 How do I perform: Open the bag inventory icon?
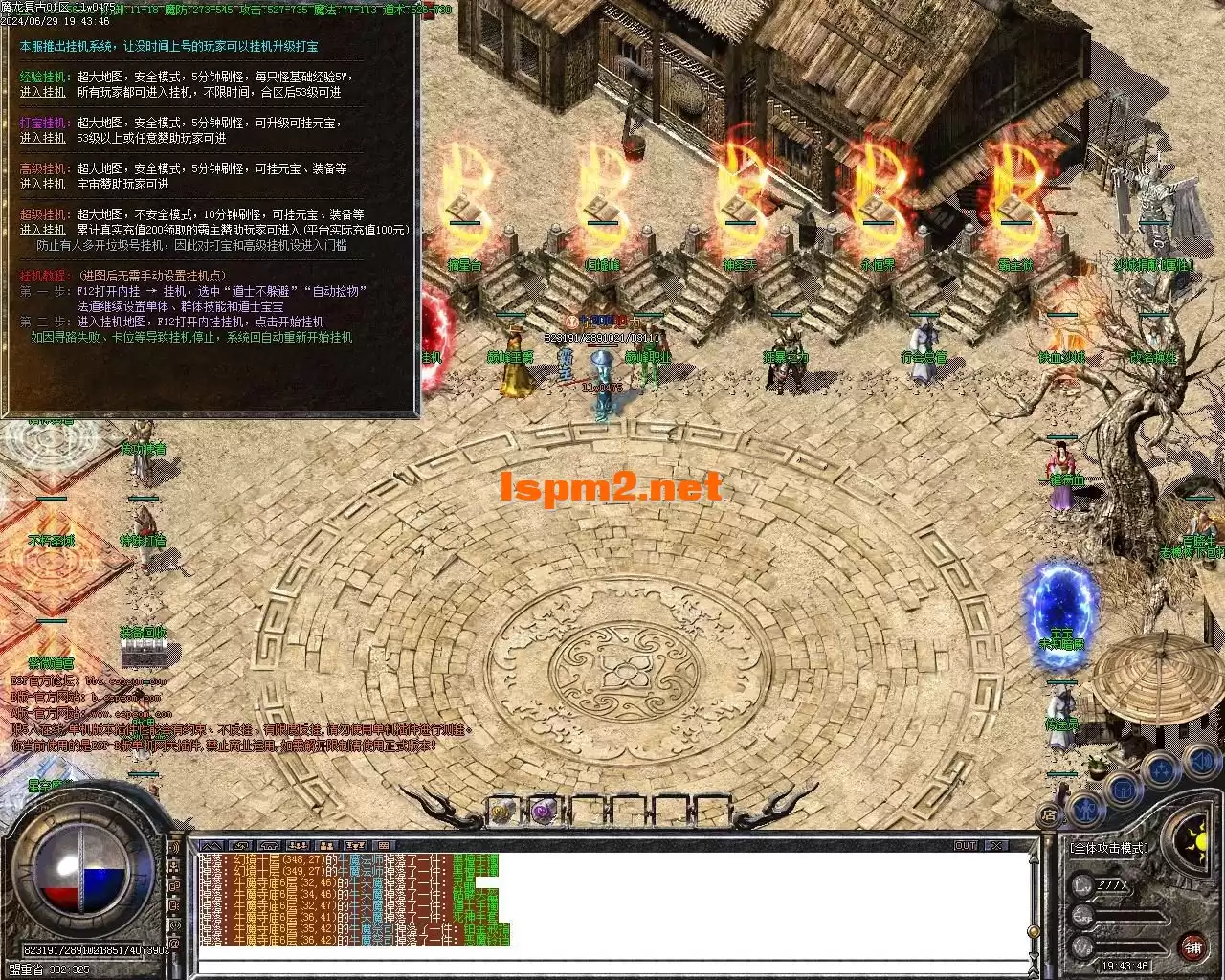tap(1124, 790)
